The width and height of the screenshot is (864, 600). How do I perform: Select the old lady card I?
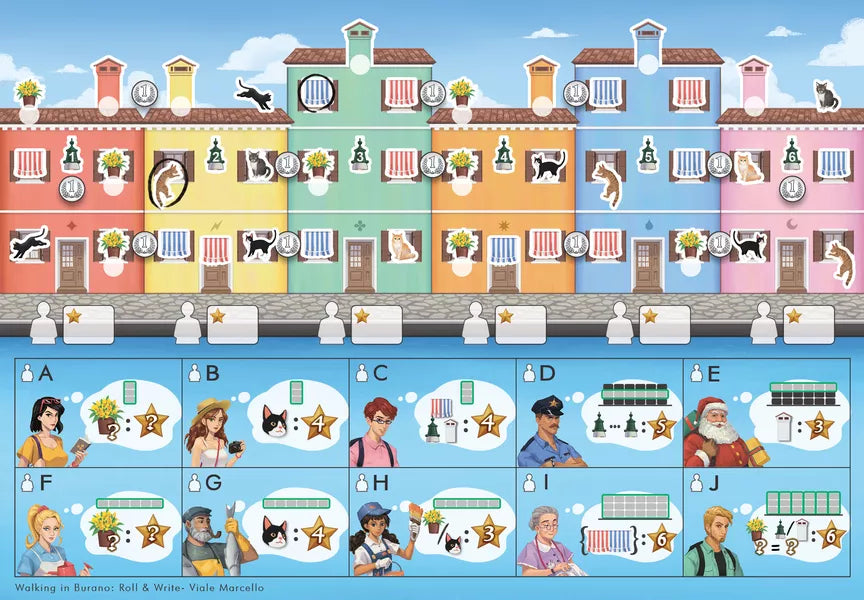click(x=599, y=526)
